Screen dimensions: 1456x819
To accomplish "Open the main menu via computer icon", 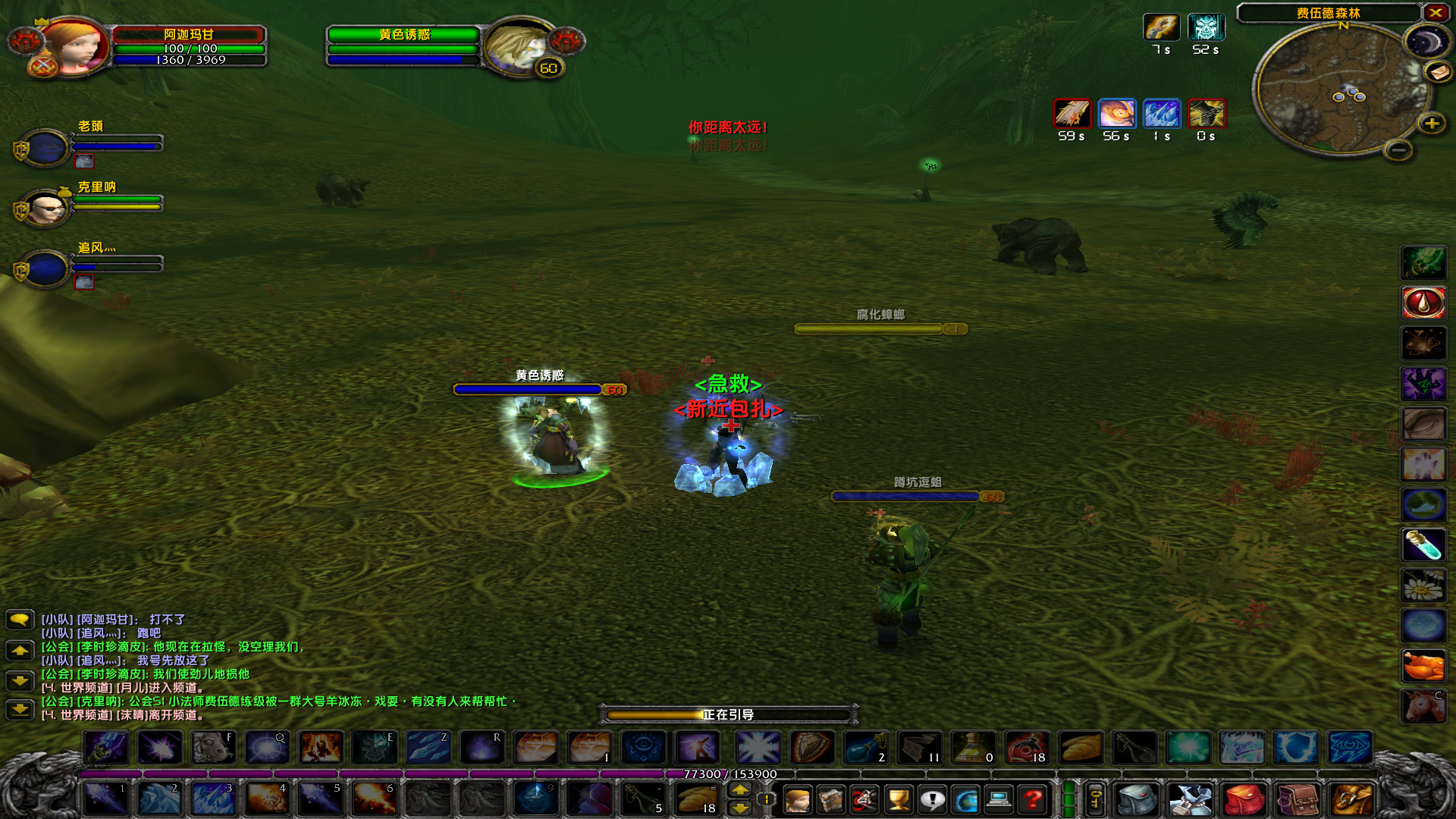I will 998,800.
